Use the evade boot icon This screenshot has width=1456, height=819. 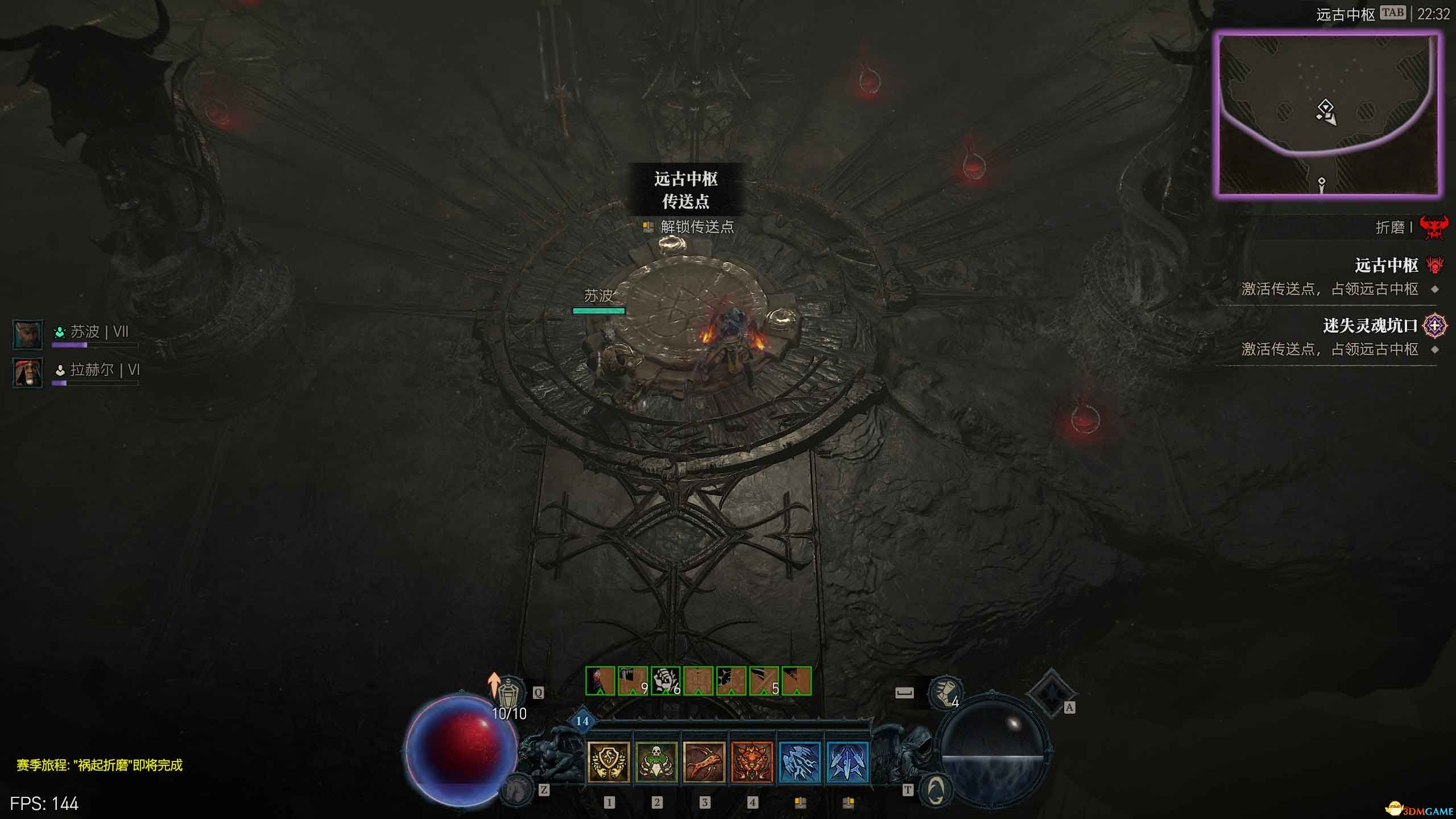pyautogui.click(x=945, y=692)
